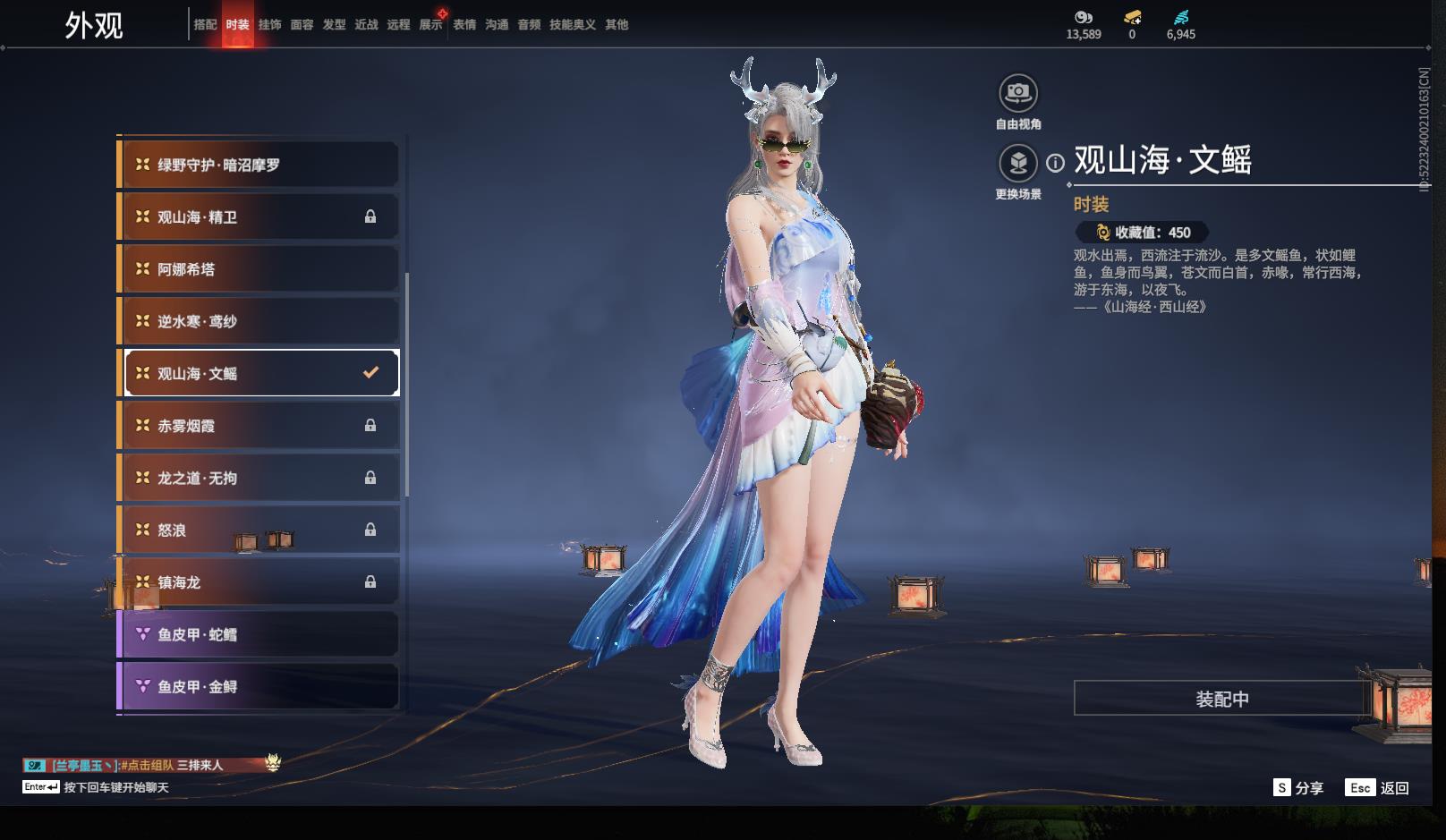This screenshot has height=840, width=1446.
Task: Pick the 阿娜希塔 outfit entry
Action: (x=259, y=269)
